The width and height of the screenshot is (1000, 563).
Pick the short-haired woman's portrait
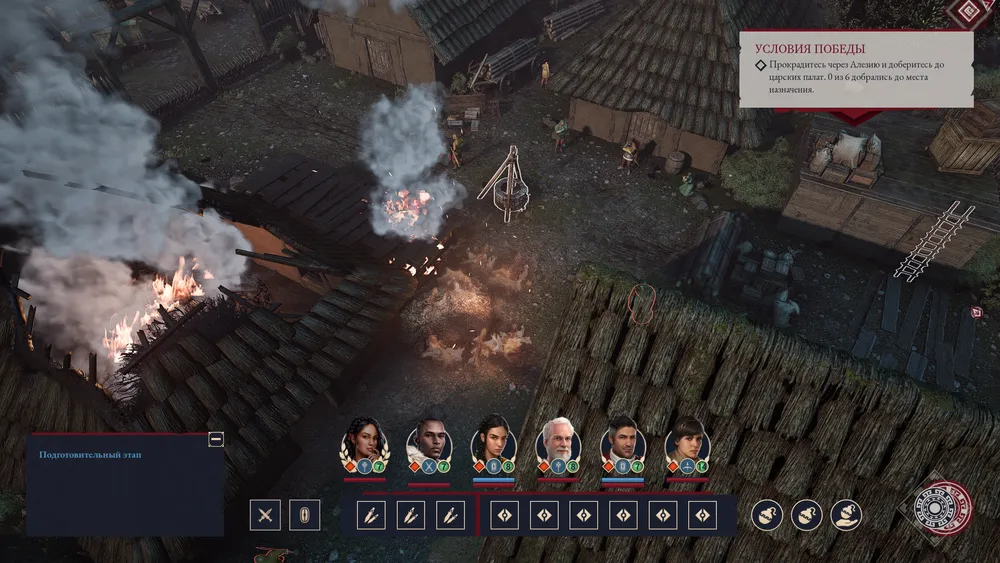pos(686,440)
